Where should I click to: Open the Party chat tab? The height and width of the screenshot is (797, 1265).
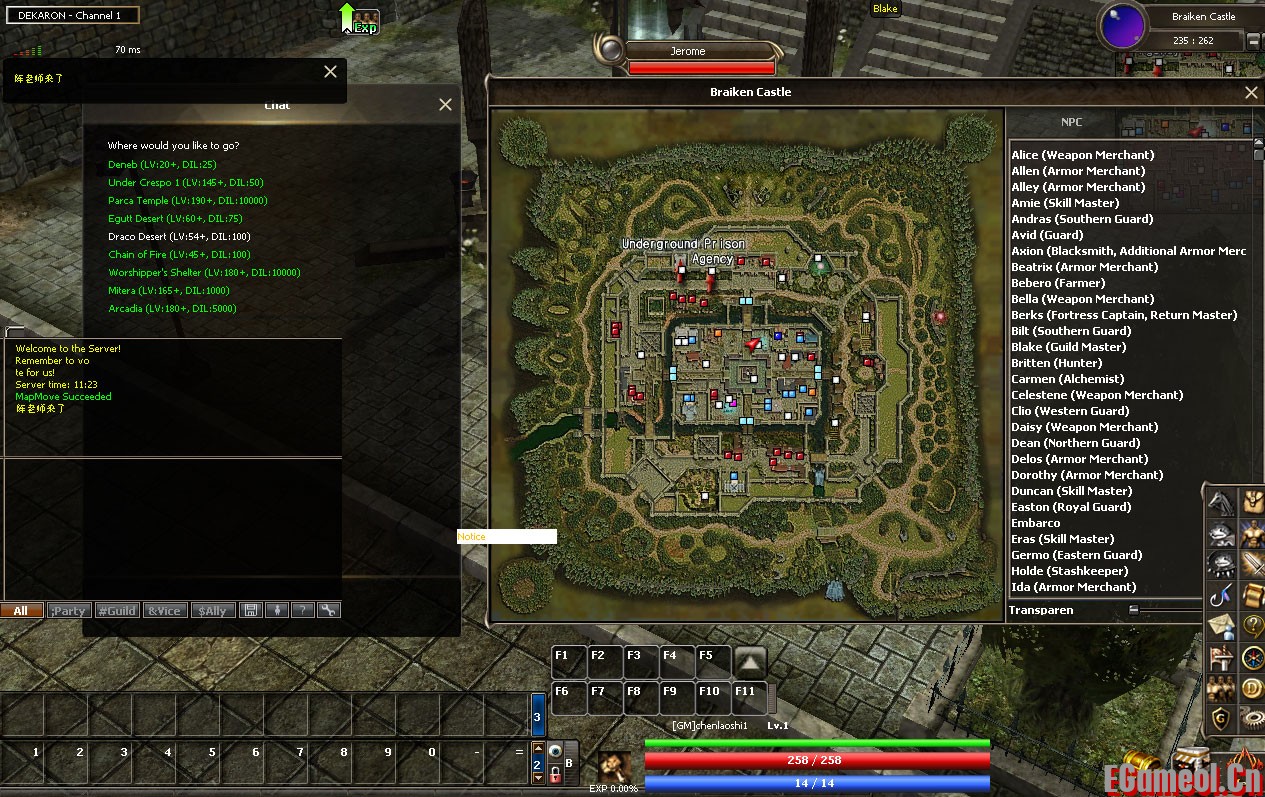pos(69,610)
